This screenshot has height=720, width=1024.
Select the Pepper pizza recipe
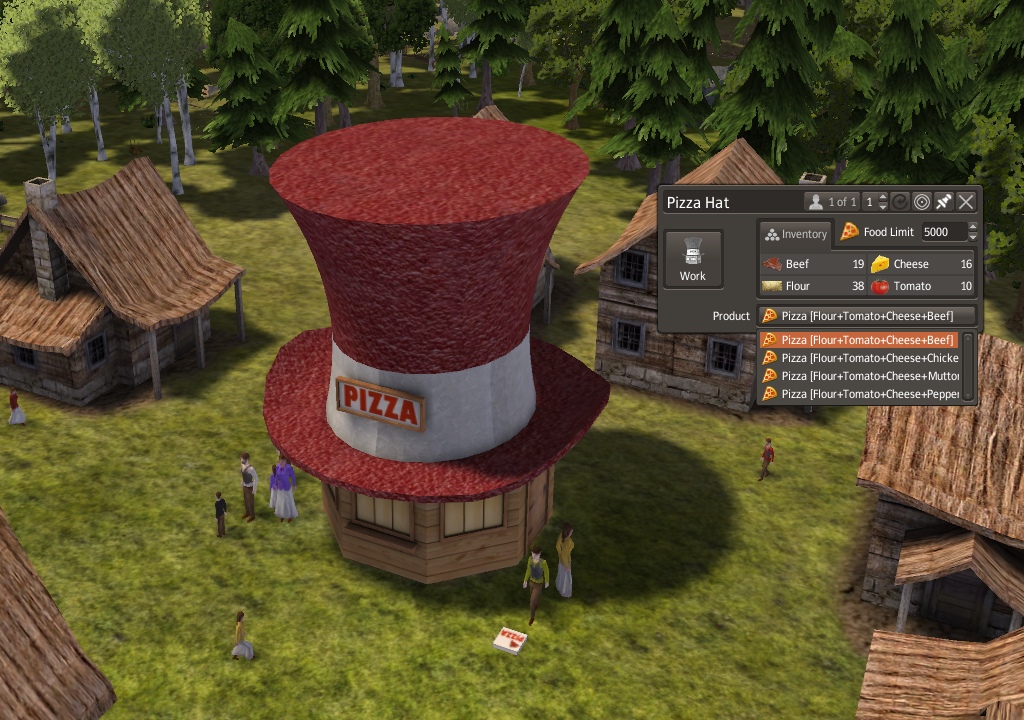pyautogui.click(x=859, y=394)
